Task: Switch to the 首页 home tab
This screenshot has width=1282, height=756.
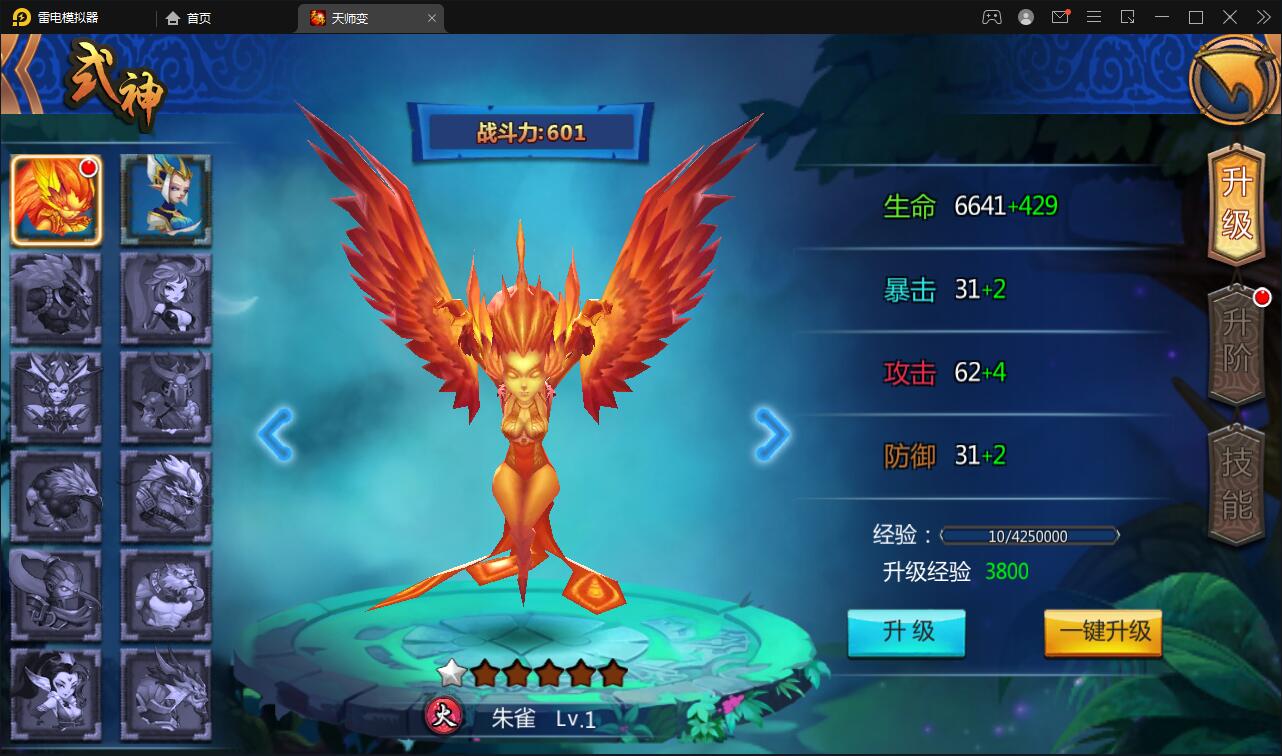Action: (189, 18)
